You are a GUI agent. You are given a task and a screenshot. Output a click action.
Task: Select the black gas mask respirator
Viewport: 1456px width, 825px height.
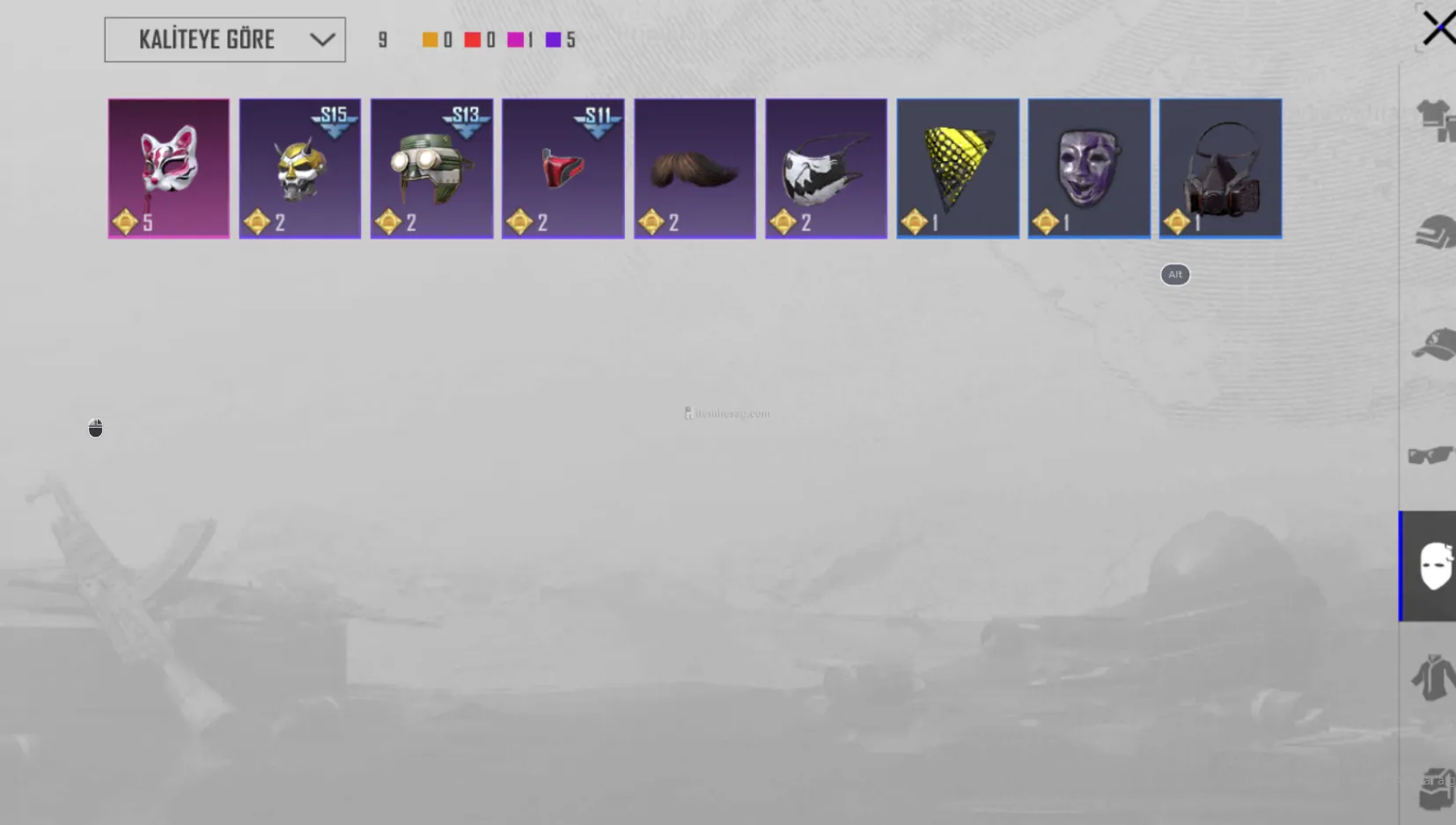[1220, 168]
